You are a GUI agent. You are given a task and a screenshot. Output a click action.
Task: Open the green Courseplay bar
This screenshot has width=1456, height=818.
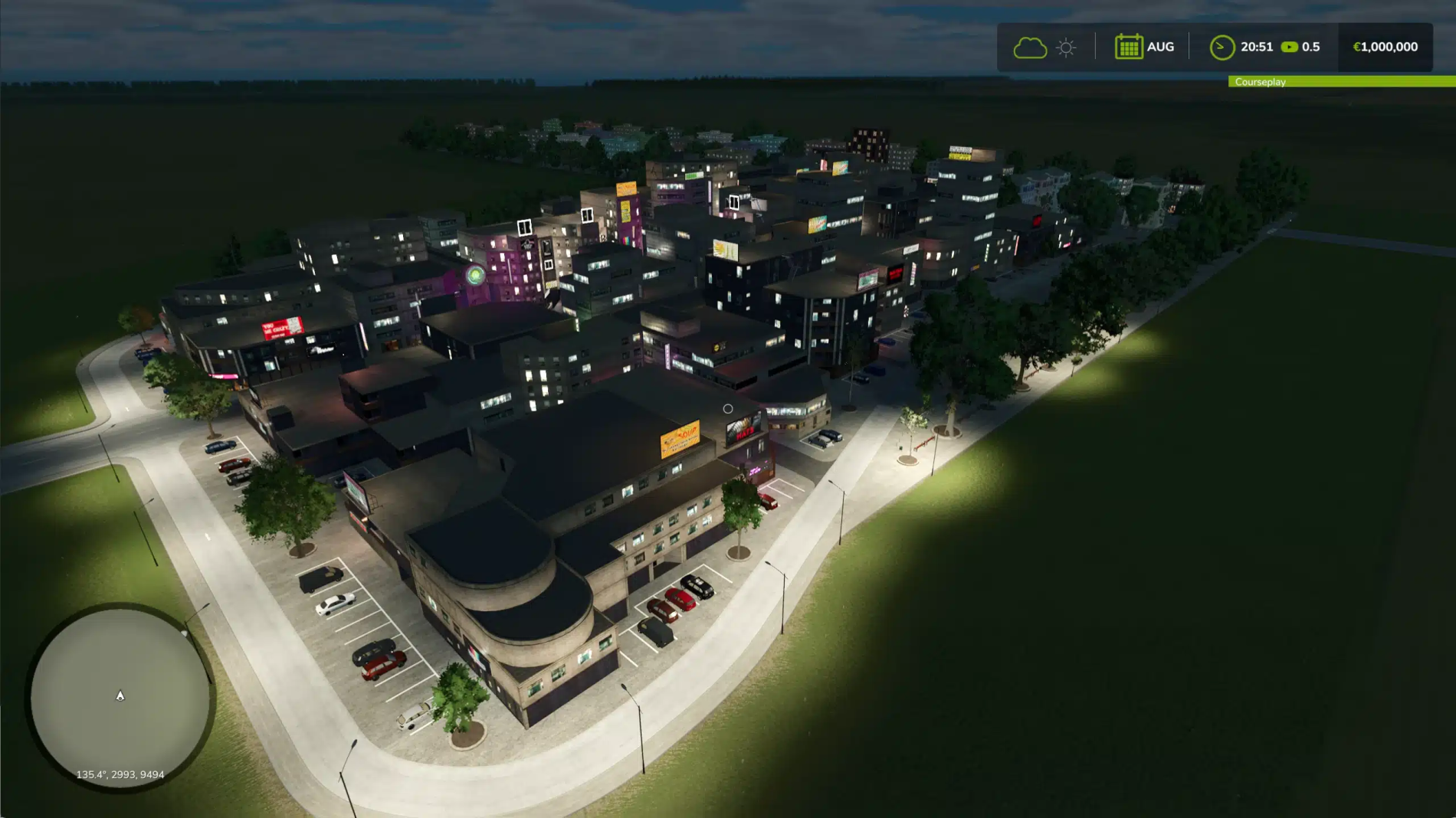pyautogui.click(x=1341, y=82)
